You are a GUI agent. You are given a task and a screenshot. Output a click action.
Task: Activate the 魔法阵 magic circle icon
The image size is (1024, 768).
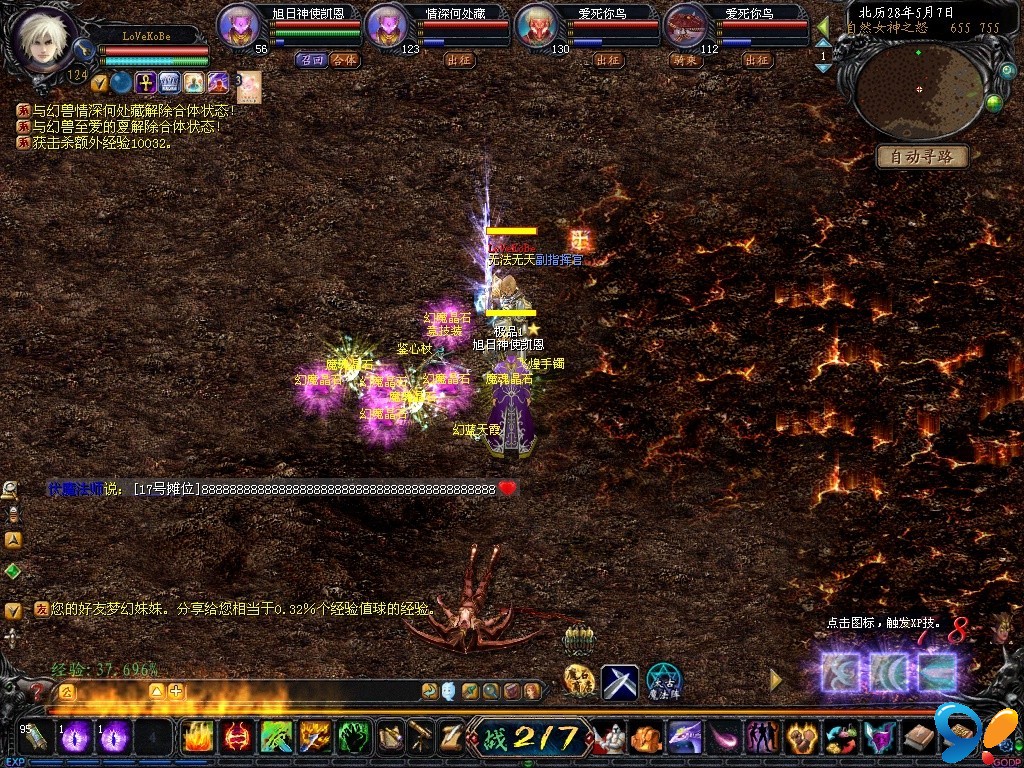663,682
